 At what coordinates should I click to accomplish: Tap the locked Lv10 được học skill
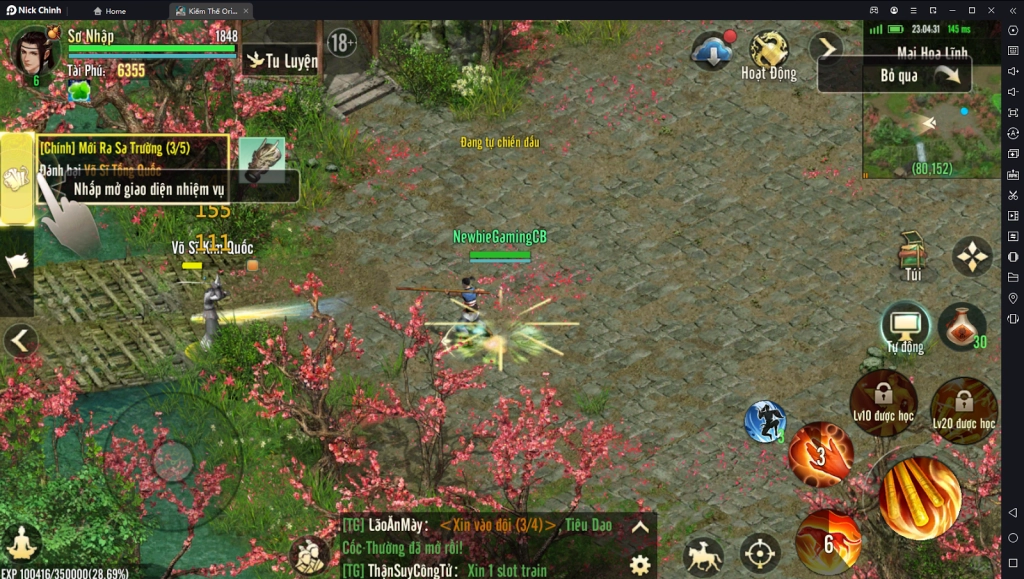883,402
